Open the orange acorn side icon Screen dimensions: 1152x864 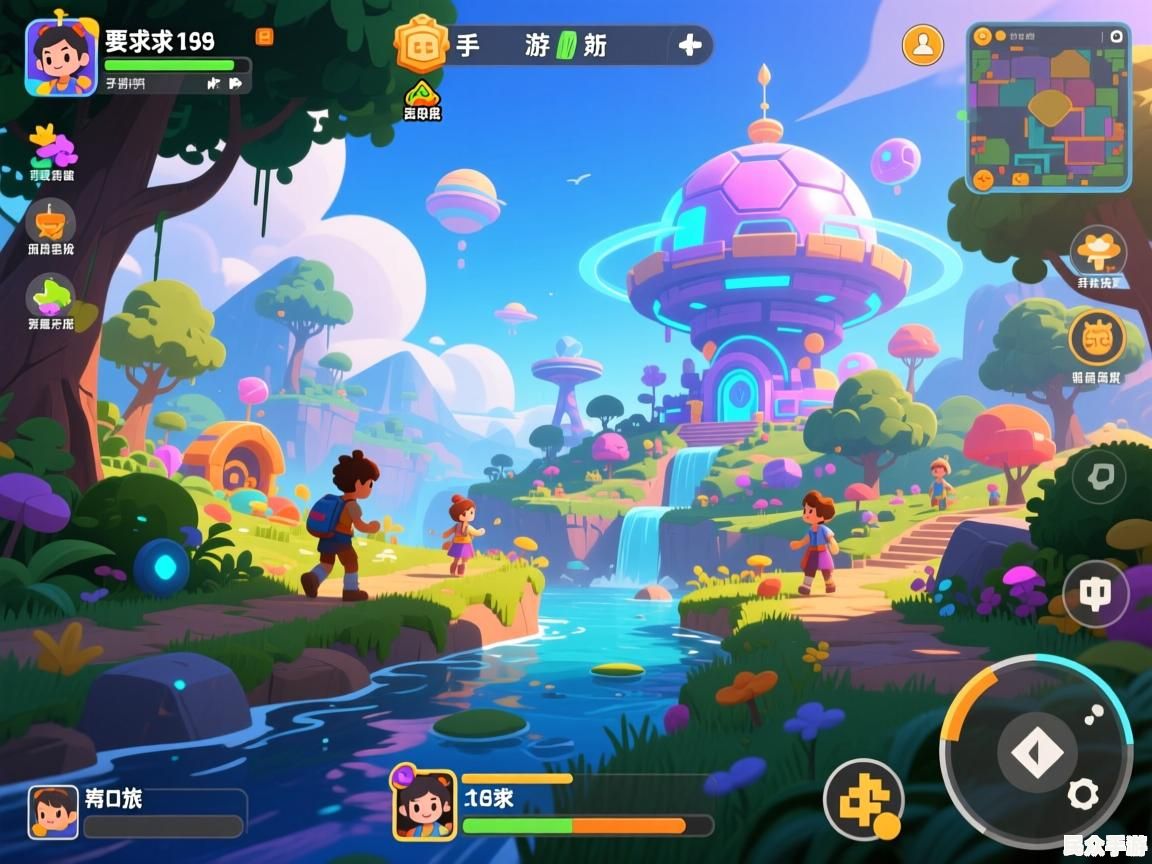(x=50, y=221)
